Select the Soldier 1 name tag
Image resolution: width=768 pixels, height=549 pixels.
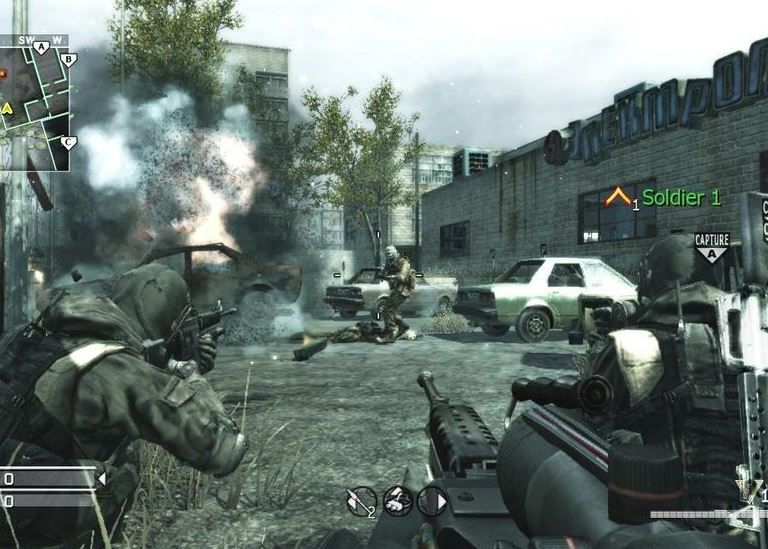click(x=681, y=198)
